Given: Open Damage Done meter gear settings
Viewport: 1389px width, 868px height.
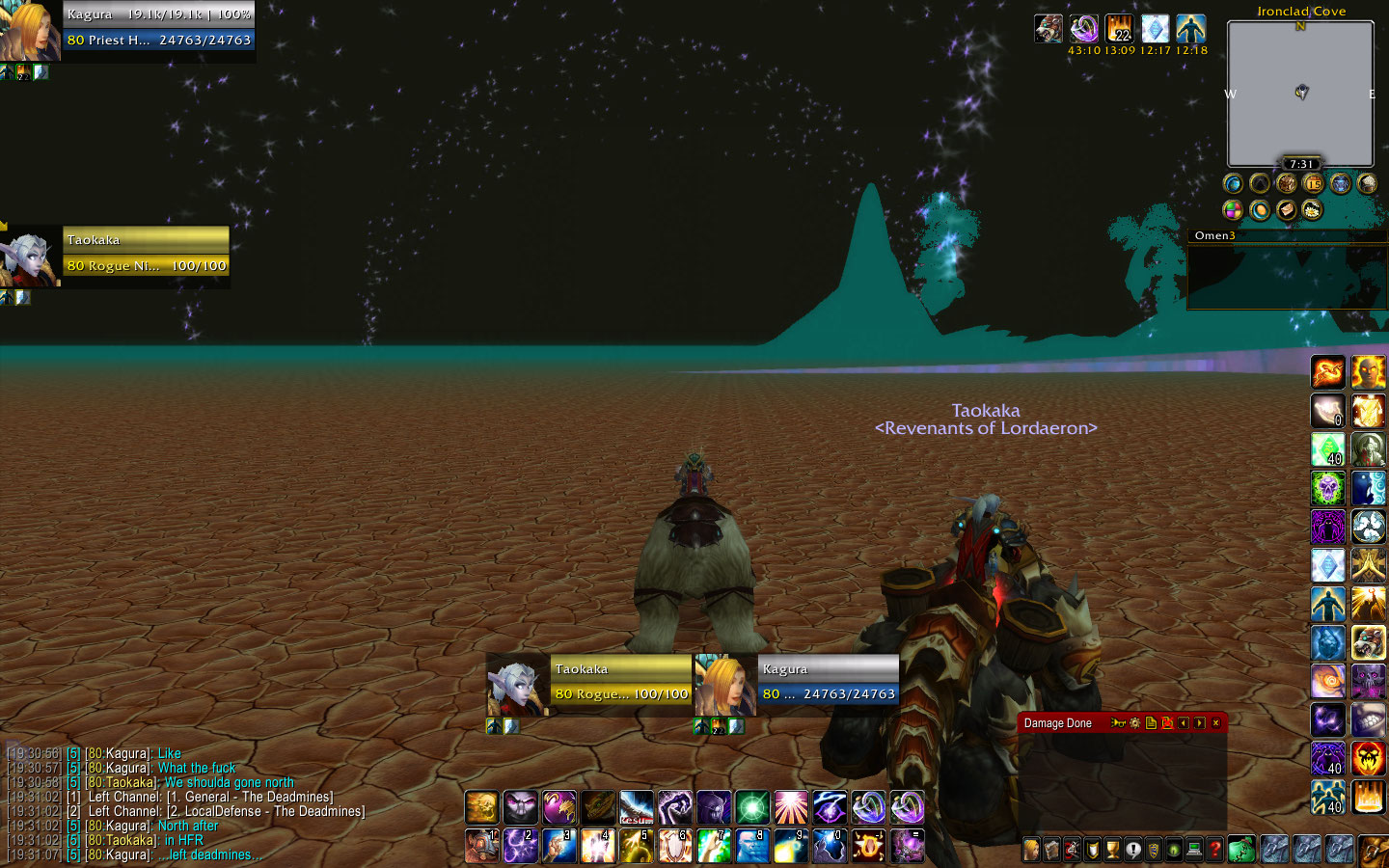Looking at the screenshot, I should click(1135, 722).
